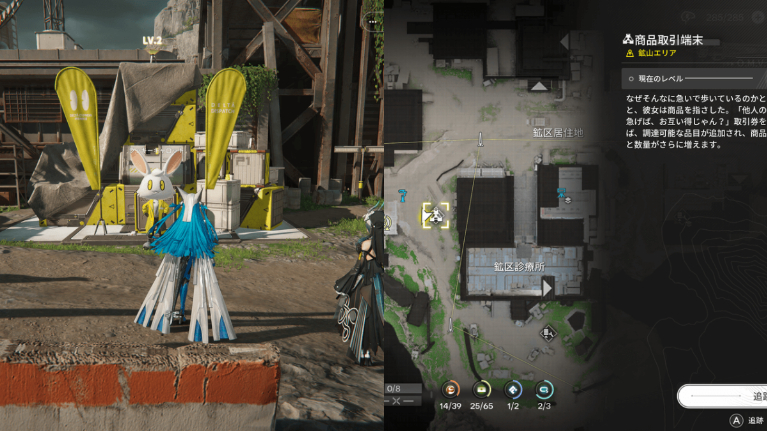The height and width of the screenshot is (431, 767).
Task: Select the highlighted trade terminal map marker
Action: click(x=435, y=214)
